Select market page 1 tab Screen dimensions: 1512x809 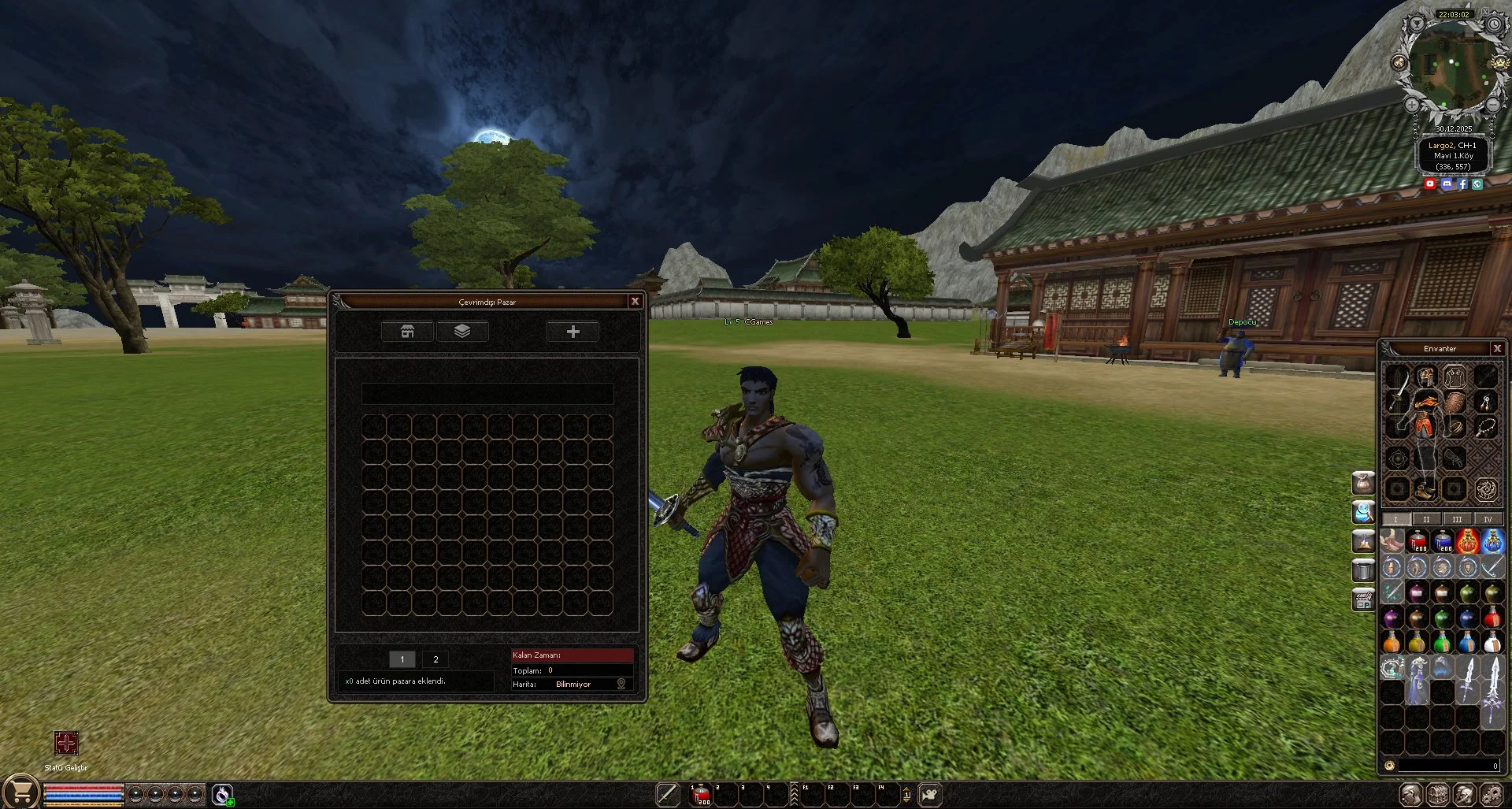[402, 659]
